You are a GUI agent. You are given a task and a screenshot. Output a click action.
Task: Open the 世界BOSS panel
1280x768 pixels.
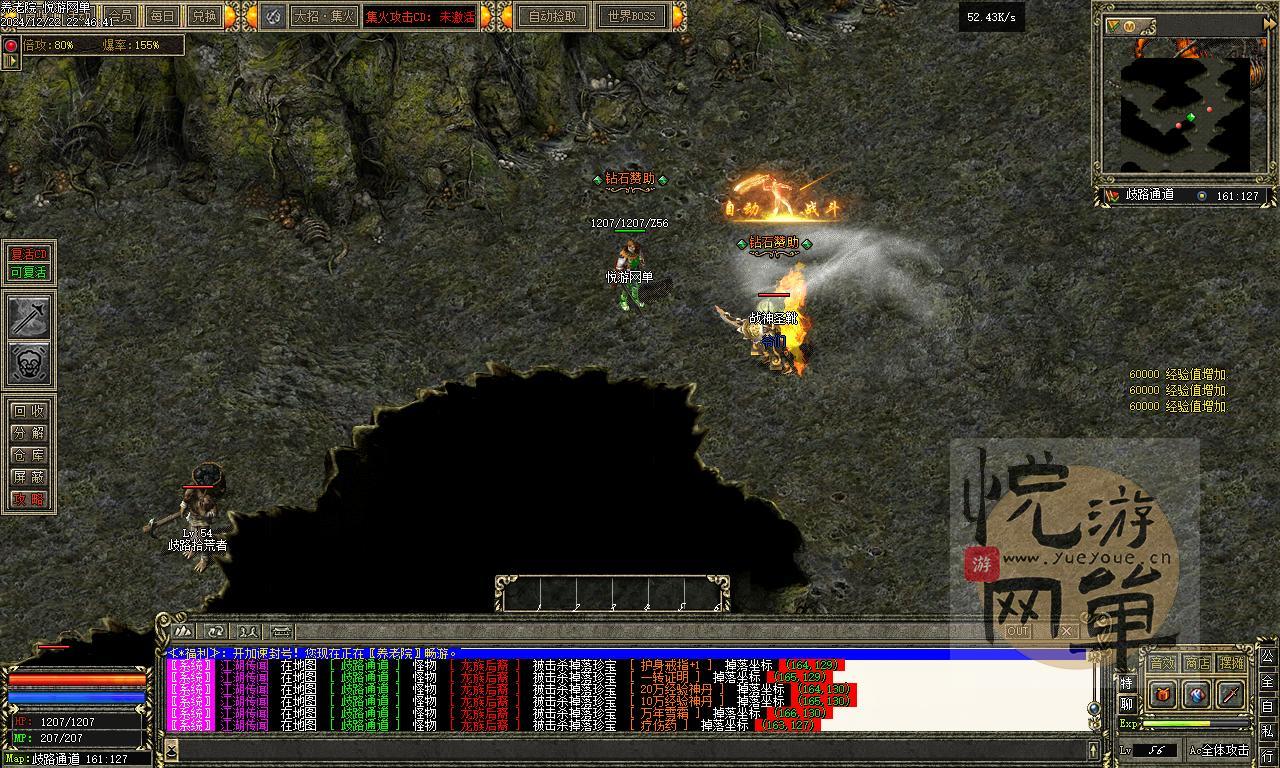631,16
